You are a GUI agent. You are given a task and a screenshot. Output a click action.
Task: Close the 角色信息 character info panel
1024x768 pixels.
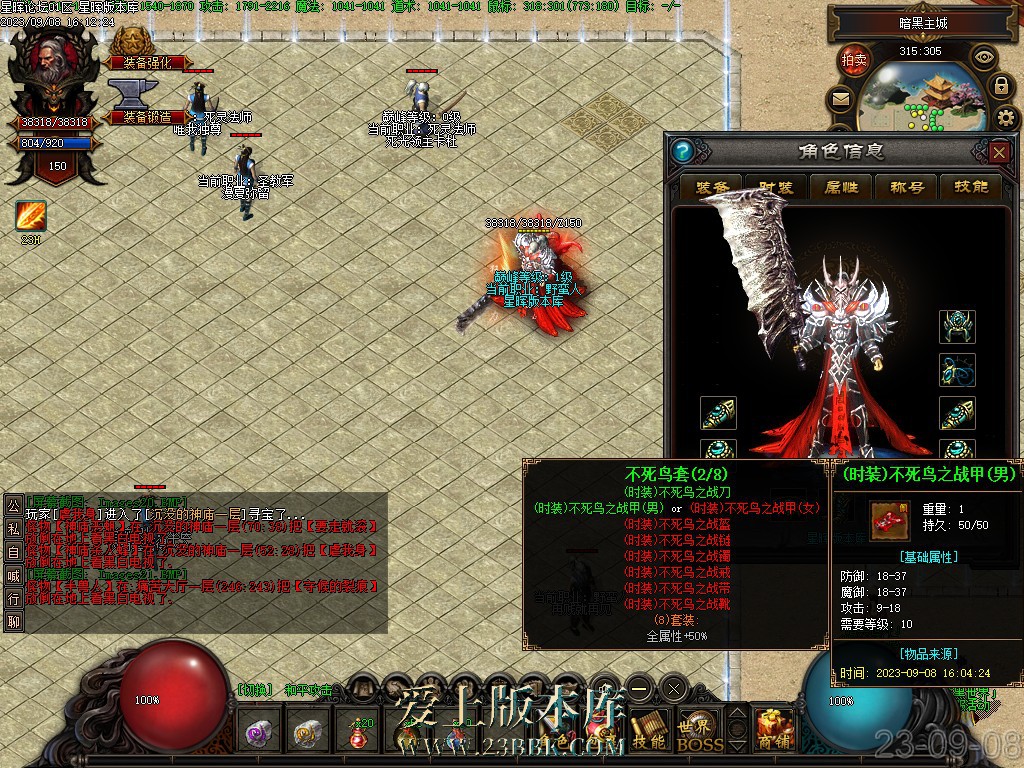998,152
